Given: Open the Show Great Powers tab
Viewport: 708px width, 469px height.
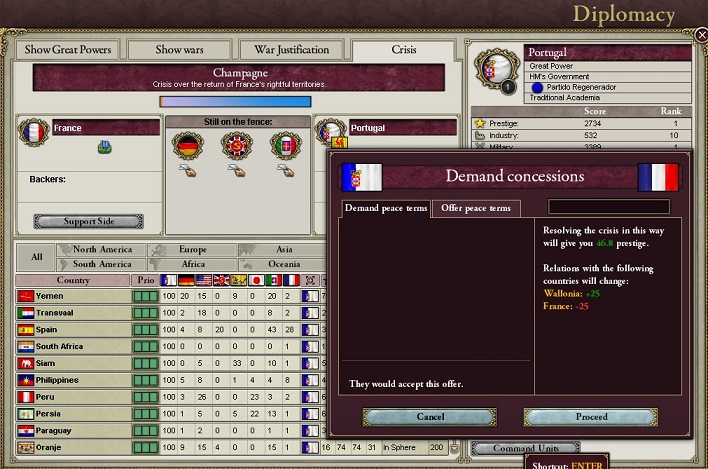Looking at the screenshot, I should tap(69, 50).
